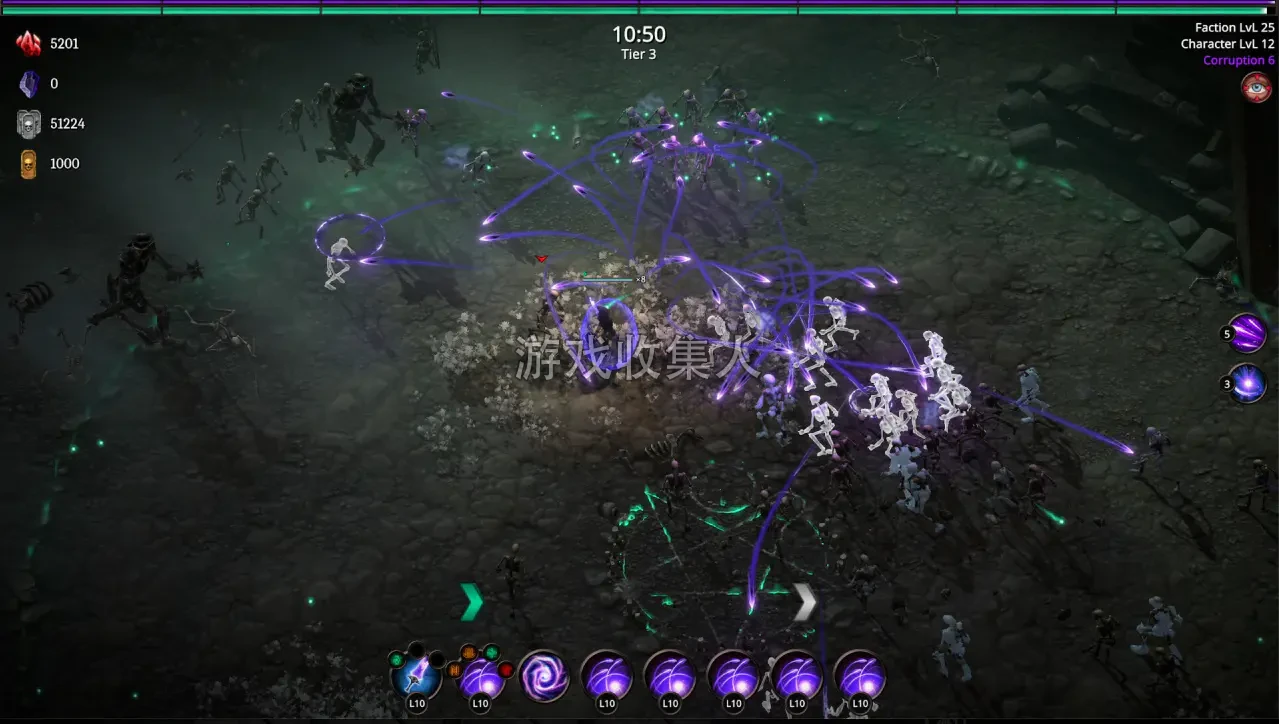Image resolution: width=1279 pixels, height=724 pixels.
Task: Choose the purple orb skill with rune sockets
Action: (481, 676)
